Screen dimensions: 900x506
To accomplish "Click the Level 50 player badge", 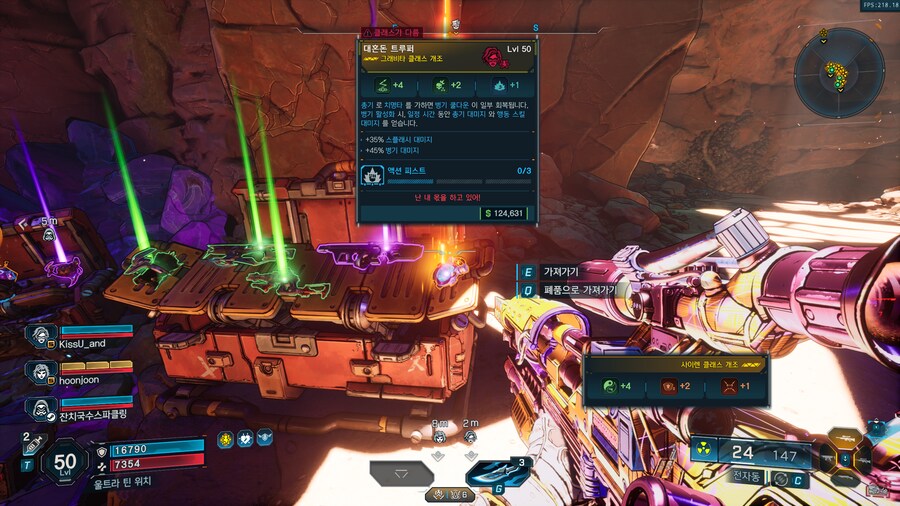I will pyautogui.click(x=65, y=461).
